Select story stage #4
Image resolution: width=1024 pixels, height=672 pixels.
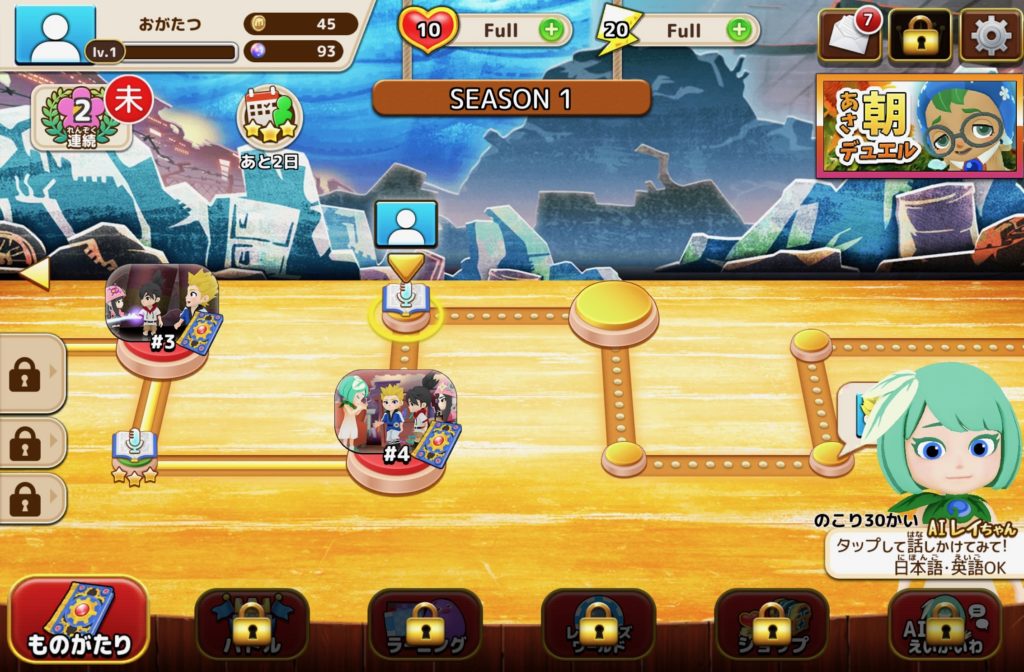(397, 428)
